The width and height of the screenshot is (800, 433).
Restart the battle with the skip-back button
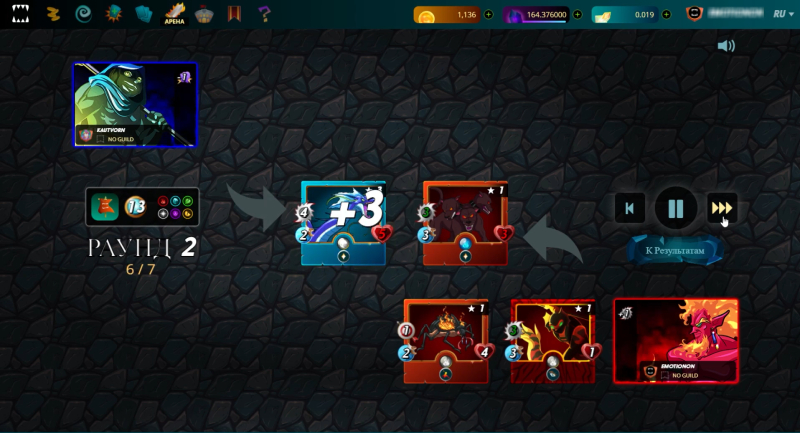coord(629,208)
